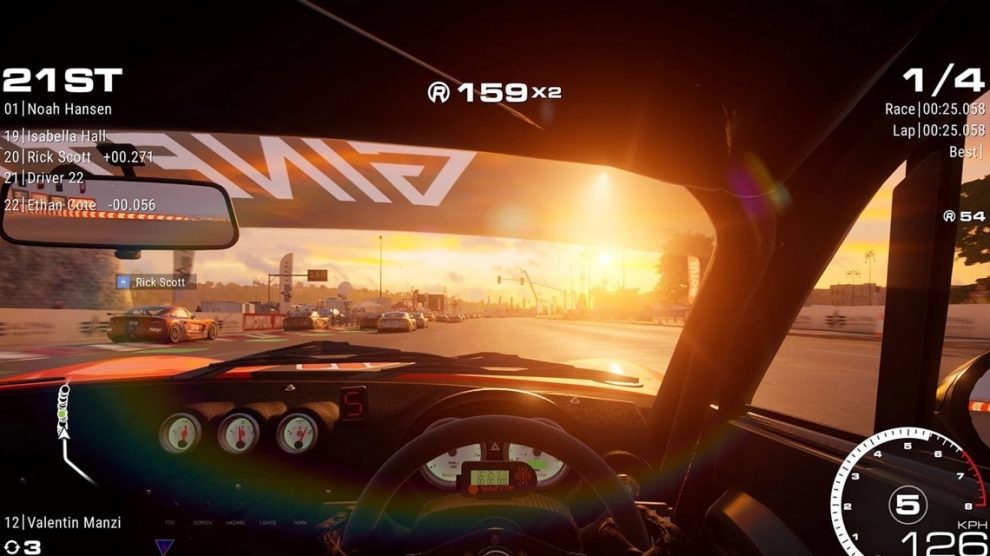
Task: Select Noah Hansen in the standings list
Action: tap(58, 109)
